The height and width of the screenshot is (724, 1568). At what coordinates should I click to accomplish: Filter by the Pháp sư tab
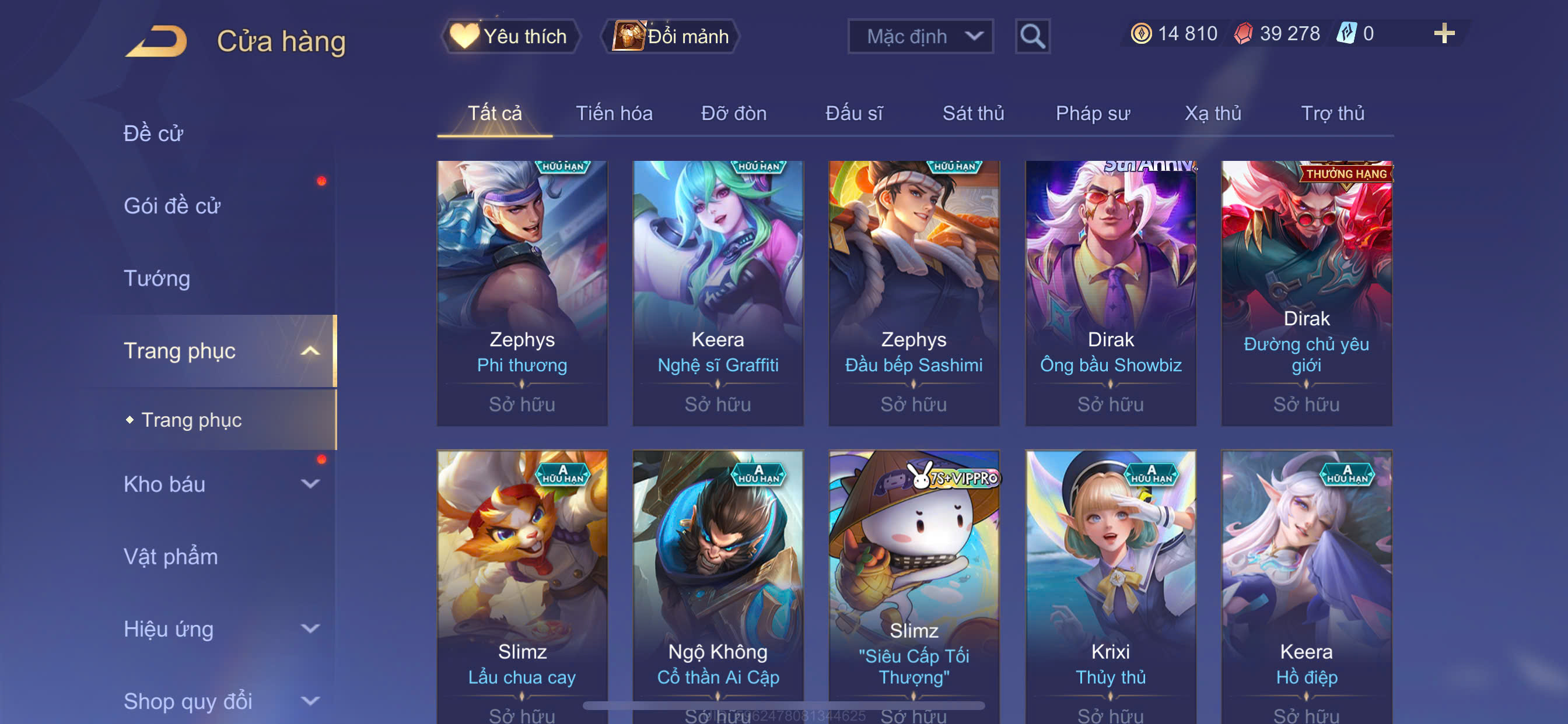coord(1092,113)
